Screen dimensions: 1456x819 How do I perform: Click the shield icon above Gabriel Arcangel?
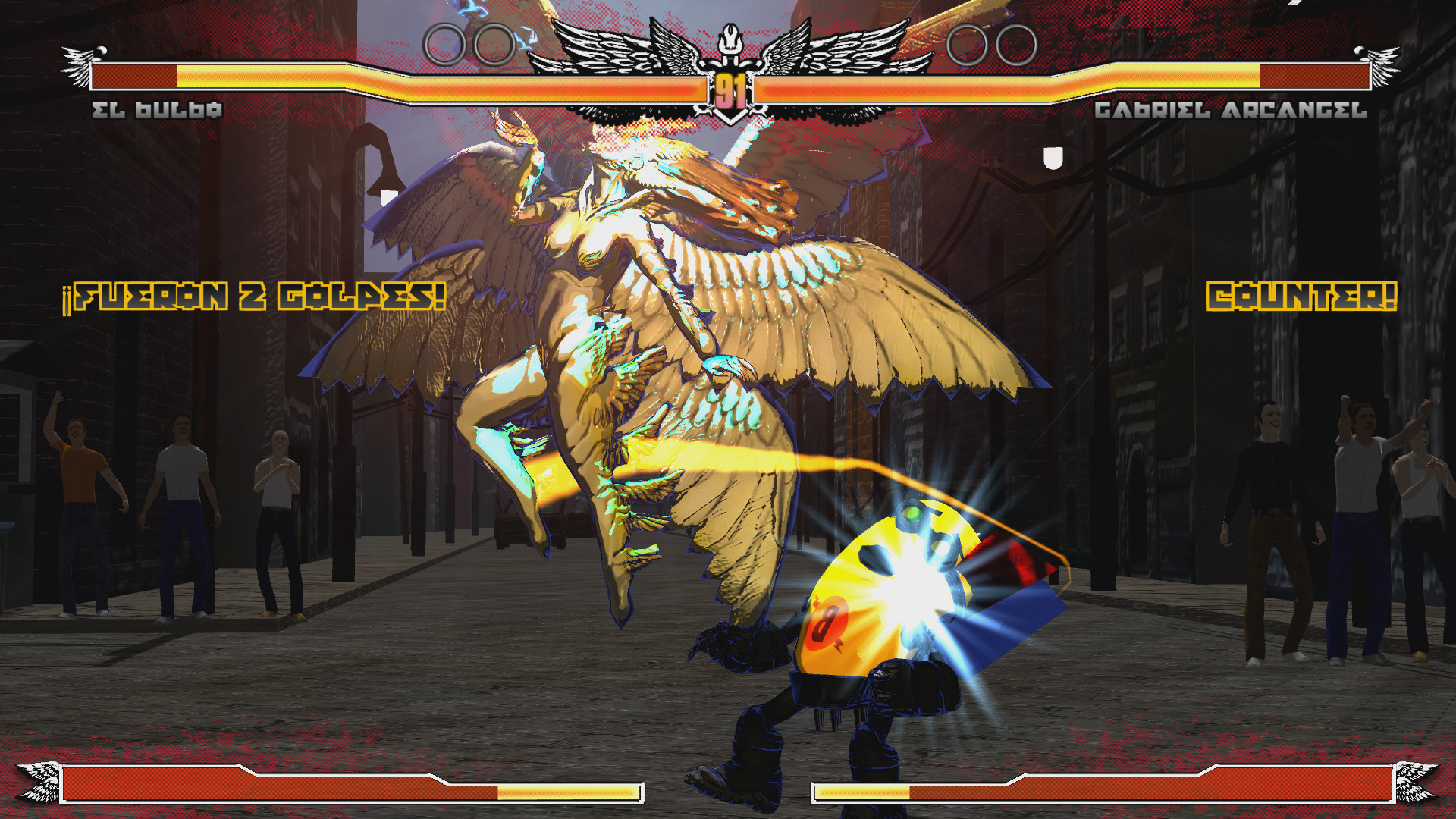coord(1051,158)
